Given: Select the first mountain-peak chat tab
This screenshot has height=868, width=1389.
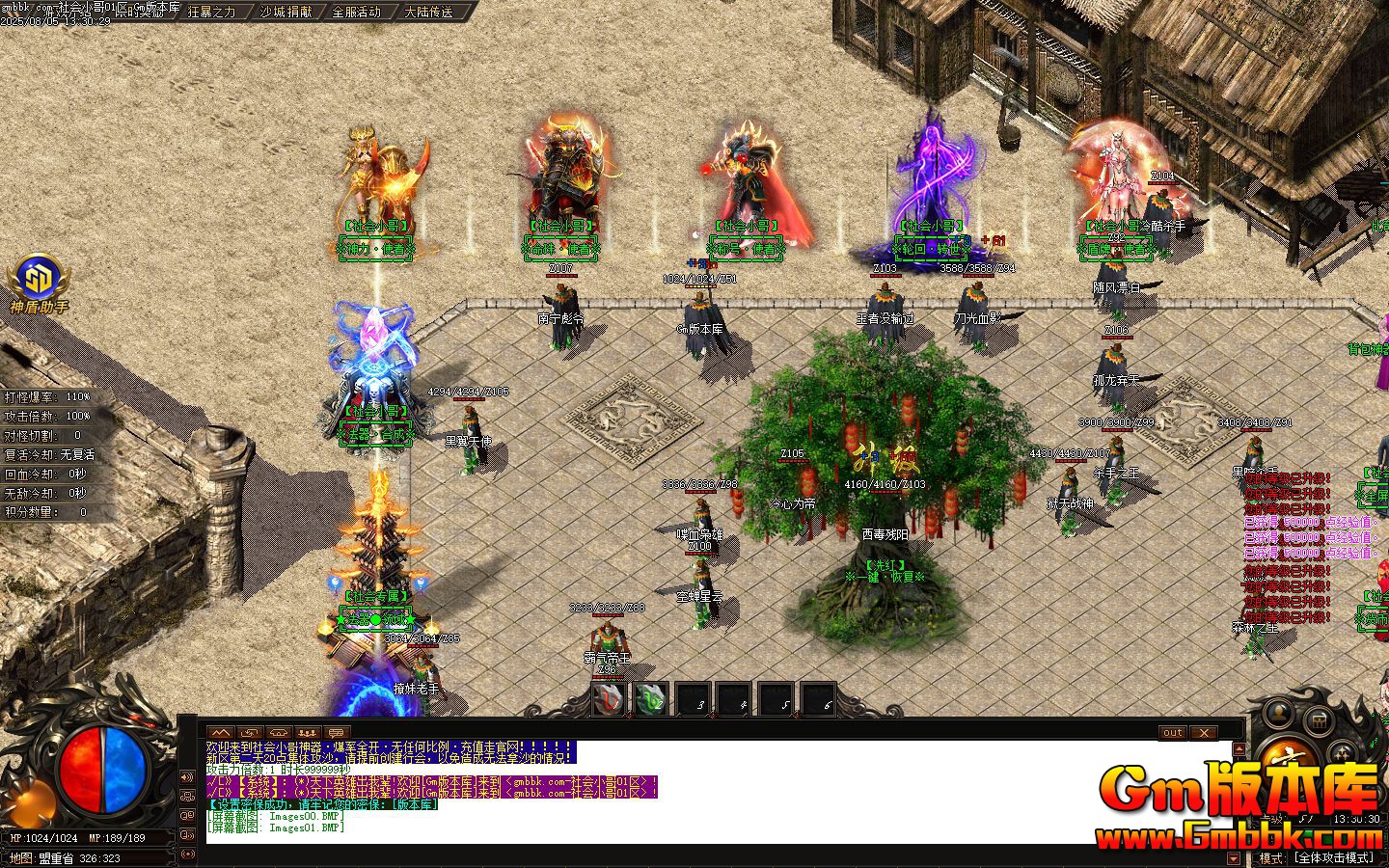Looking at the screenshot, I should click(x=221, y=733).
